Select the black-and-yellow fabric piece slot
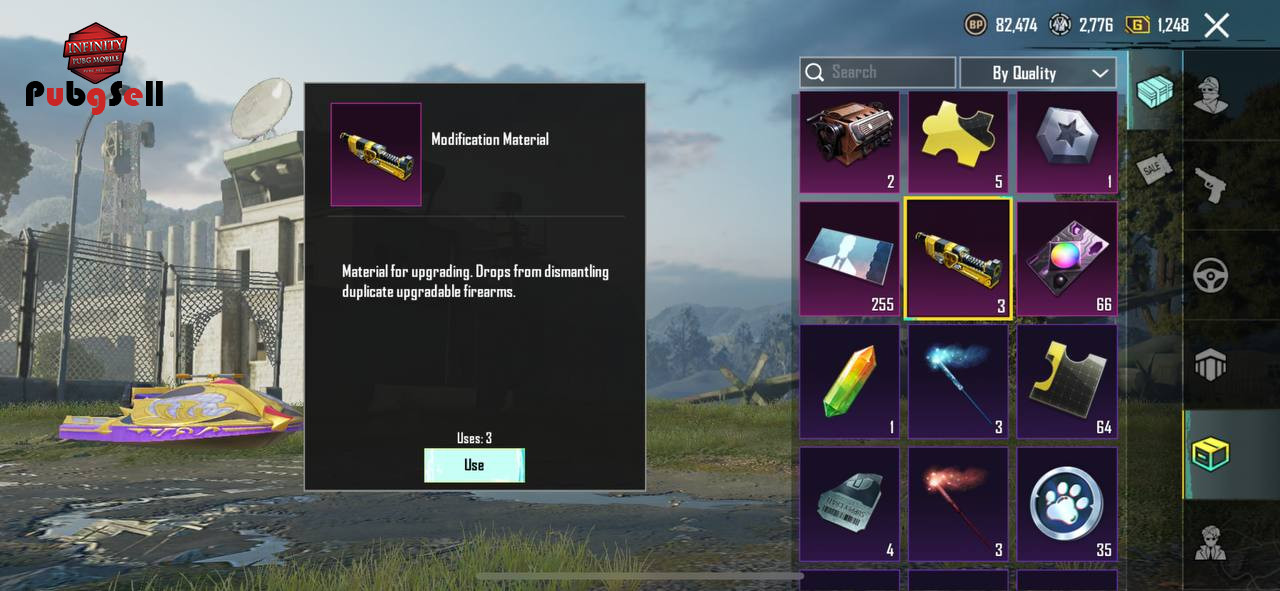Screen dimensions: 1280x591 pyautogui.click(x=1067, y=381)
